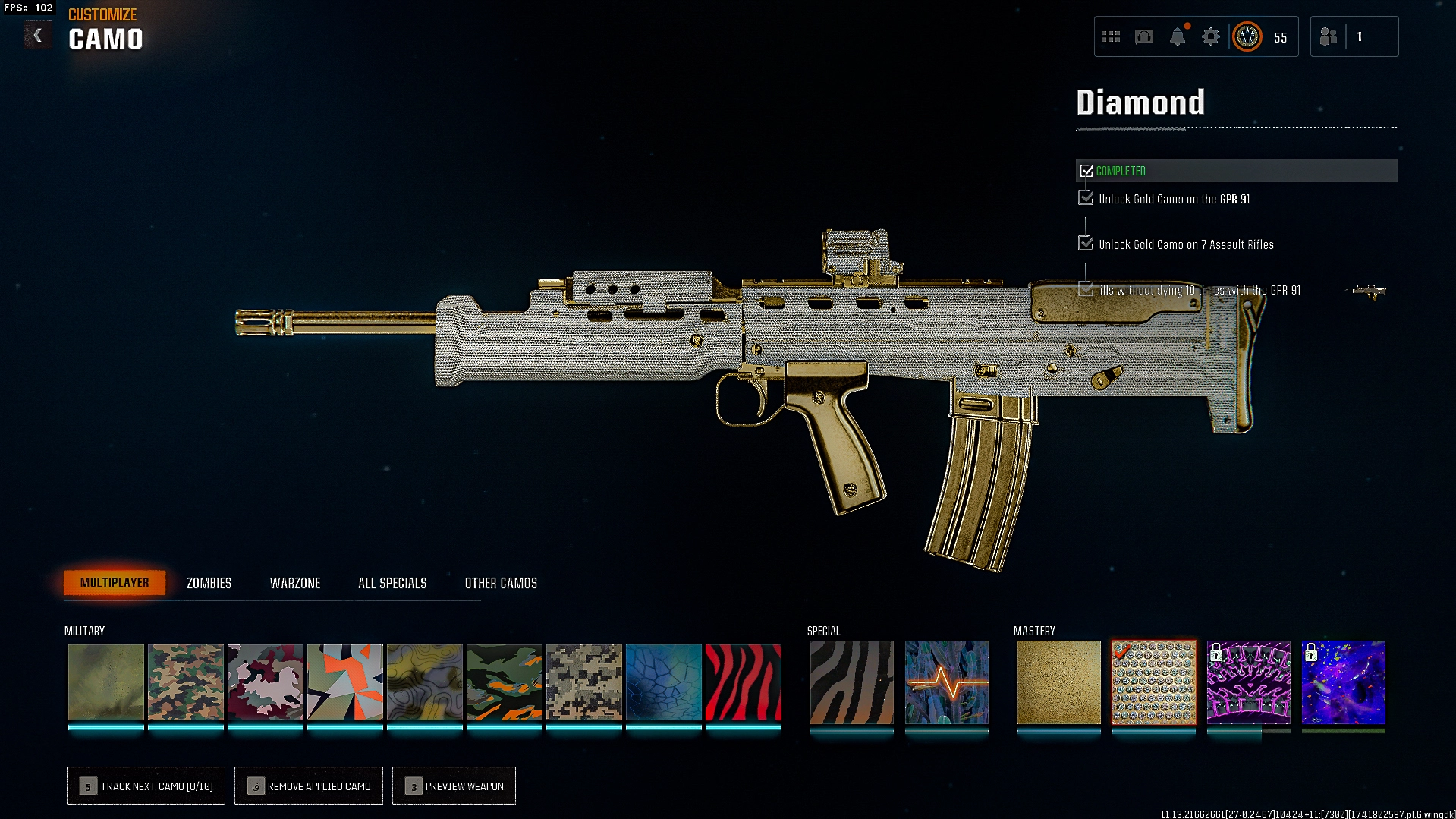Remove the applied camo
This screenshot has width=1456, height=819.
point(309,786)
